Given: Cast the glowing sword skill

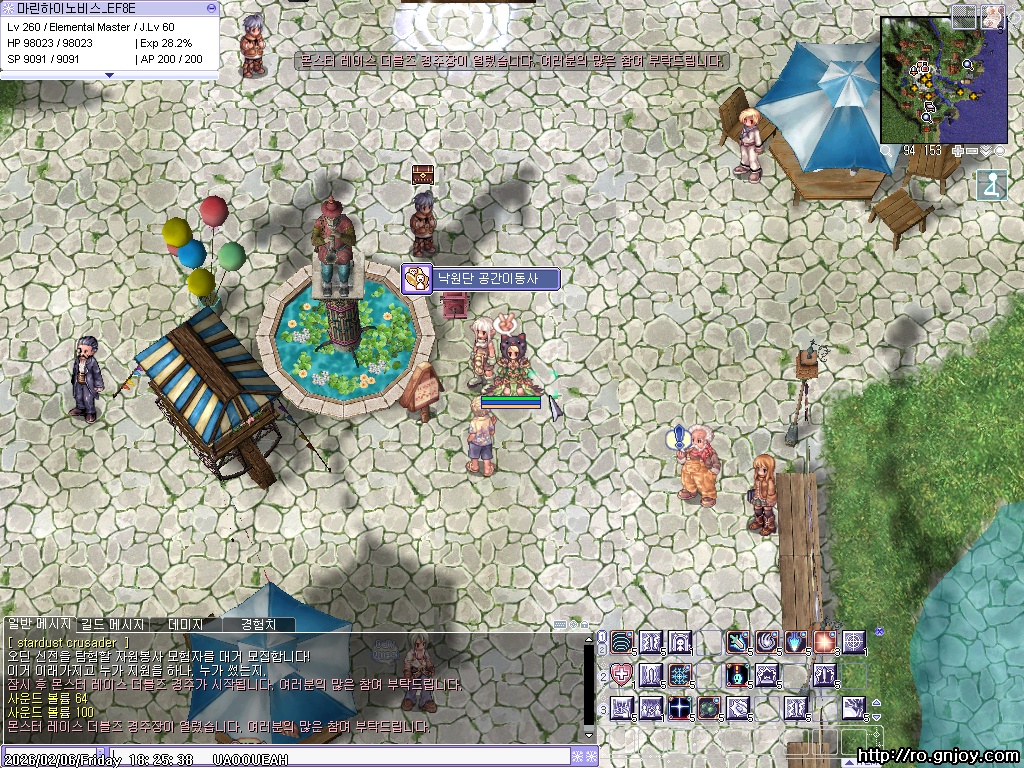Looking at the screenshot, I should [x=738, y=641].
